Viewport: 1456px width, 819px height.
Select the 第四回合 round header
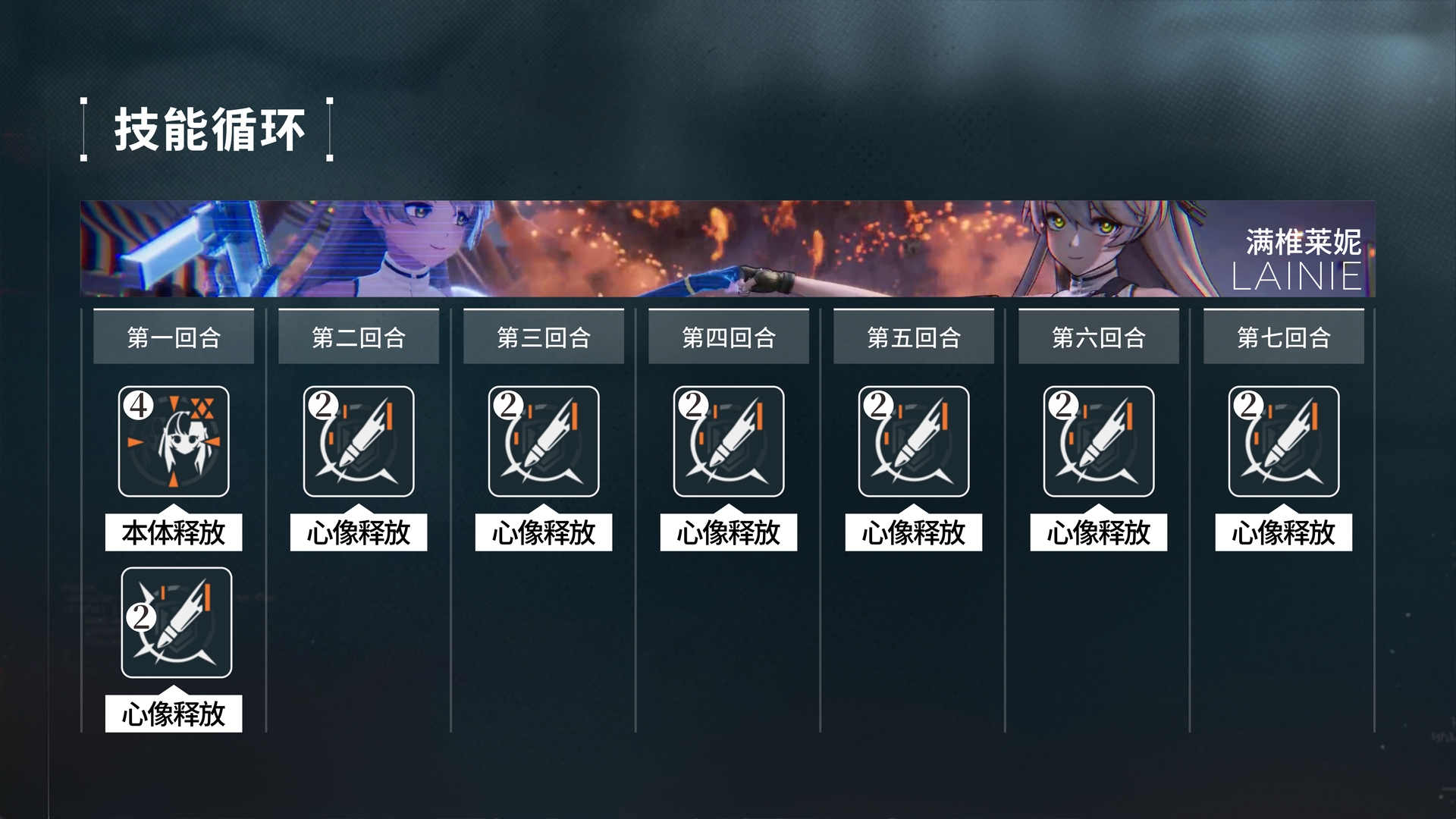[729, 337]
